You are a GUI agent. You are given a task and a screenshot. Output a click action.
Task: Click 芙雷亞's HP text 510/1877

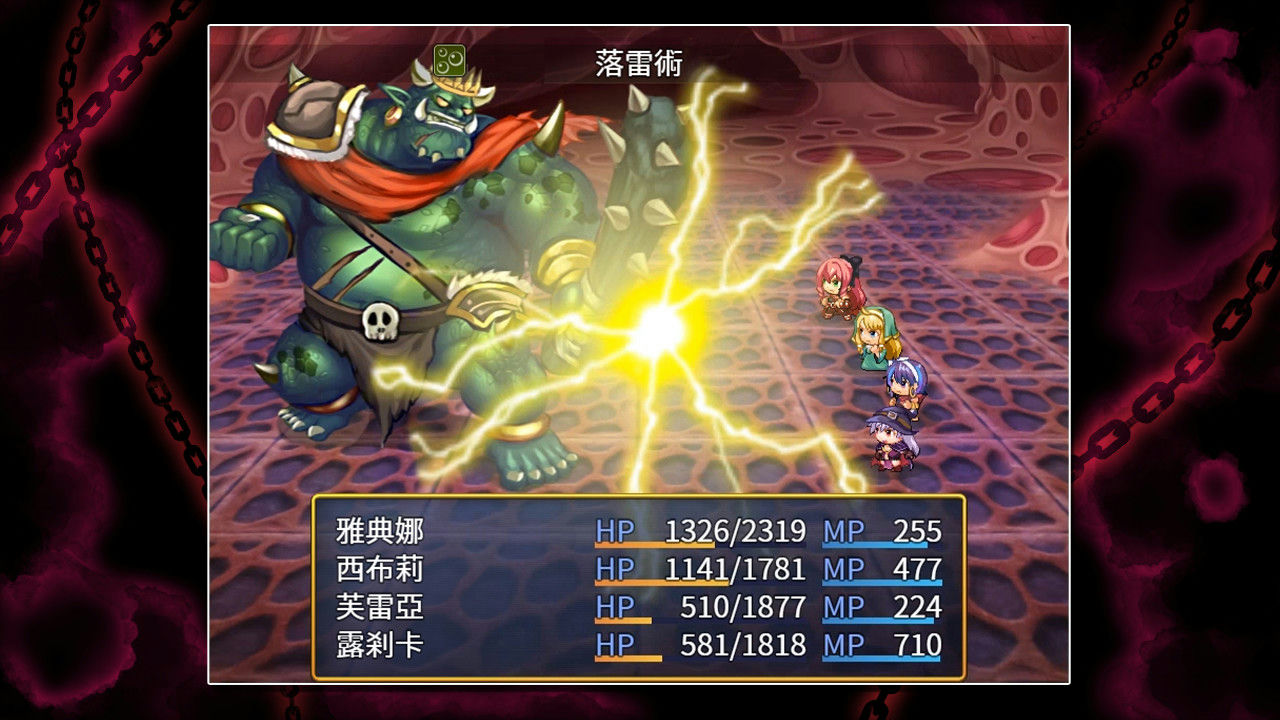point(740,607)
